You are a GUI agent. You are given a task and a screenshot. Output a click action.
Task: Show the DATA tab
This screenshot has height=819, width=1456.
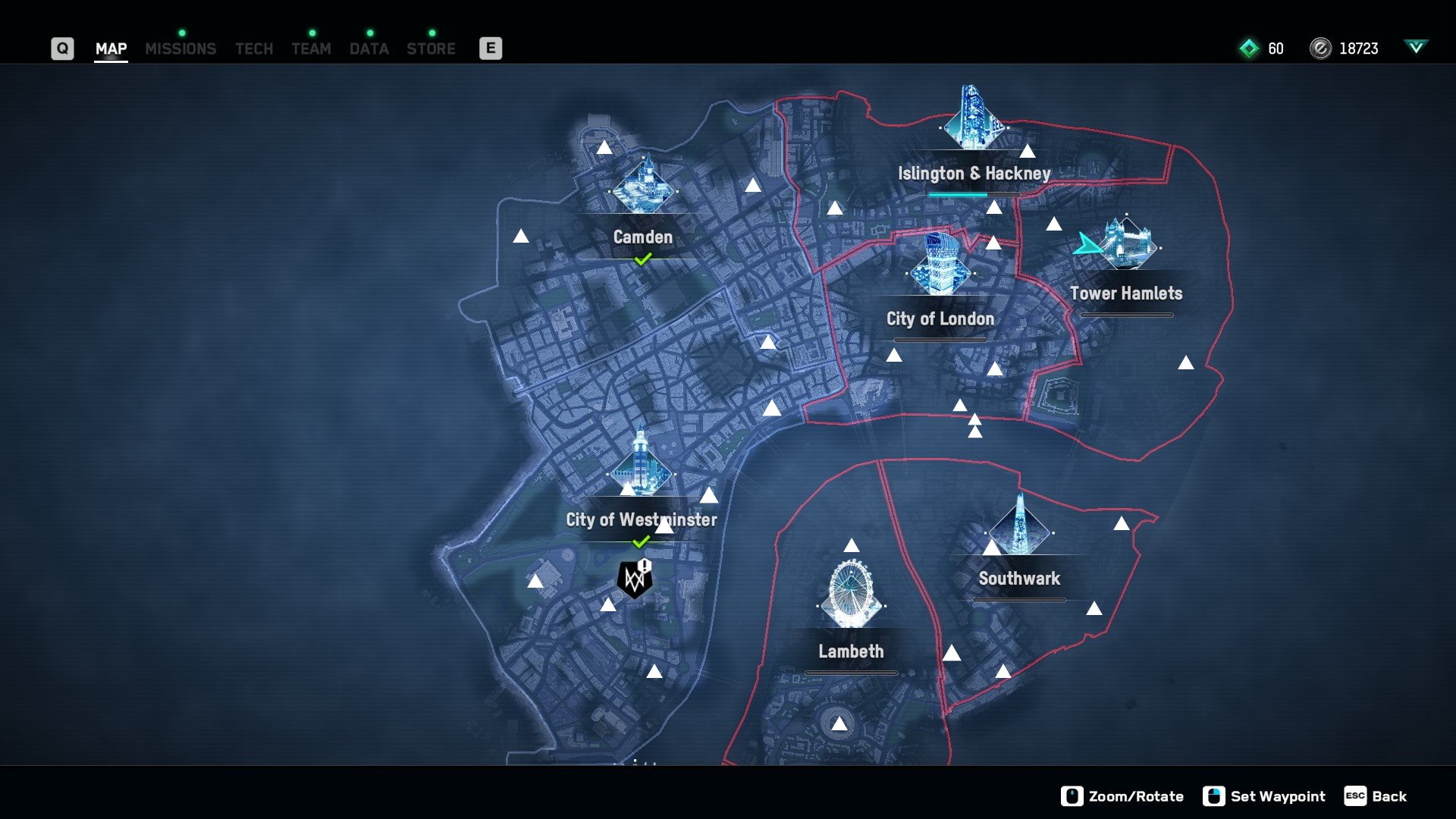click(369, 49)
